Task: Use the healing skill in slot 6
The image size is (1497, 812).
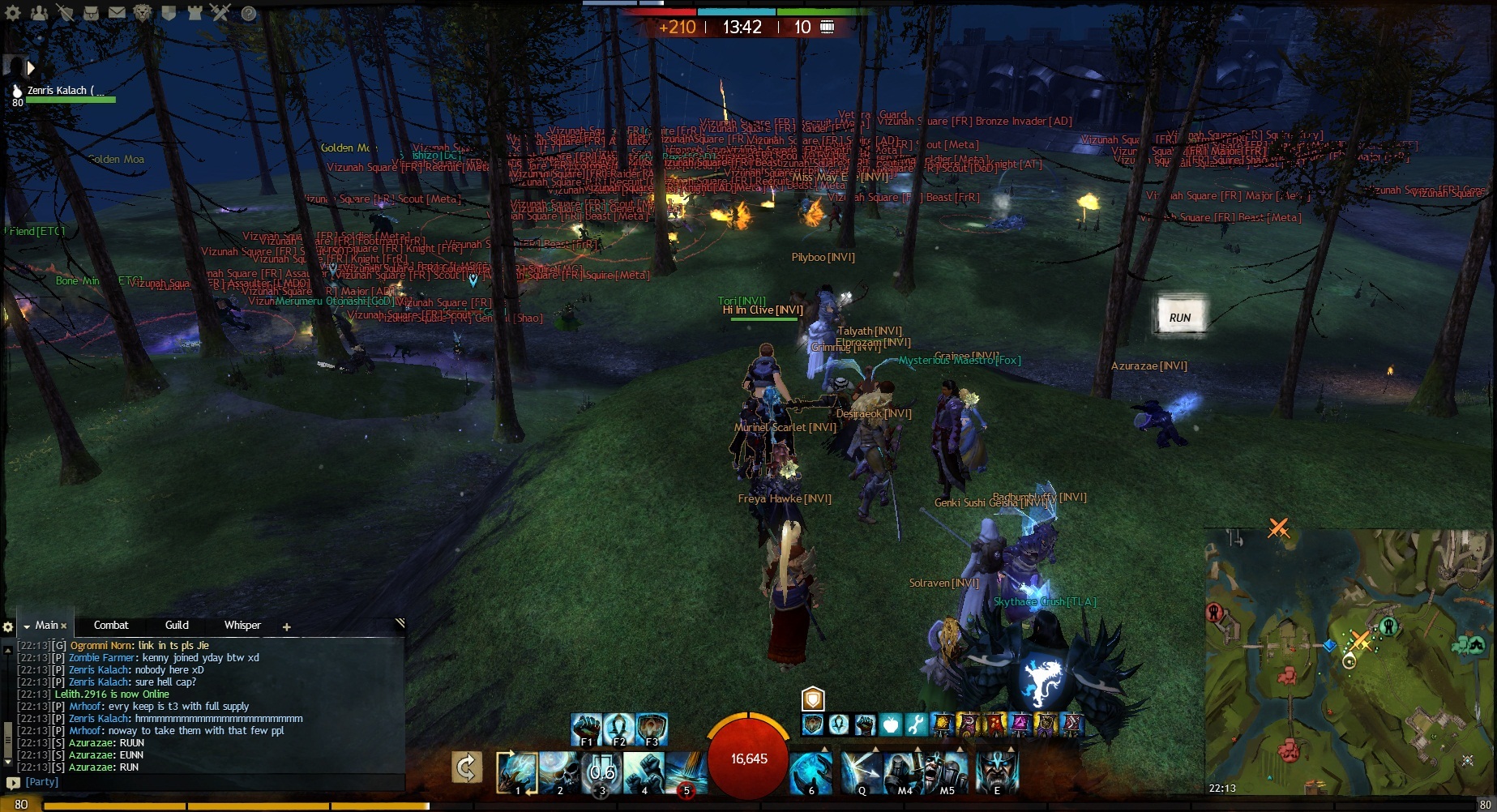Action: [811, 772]
